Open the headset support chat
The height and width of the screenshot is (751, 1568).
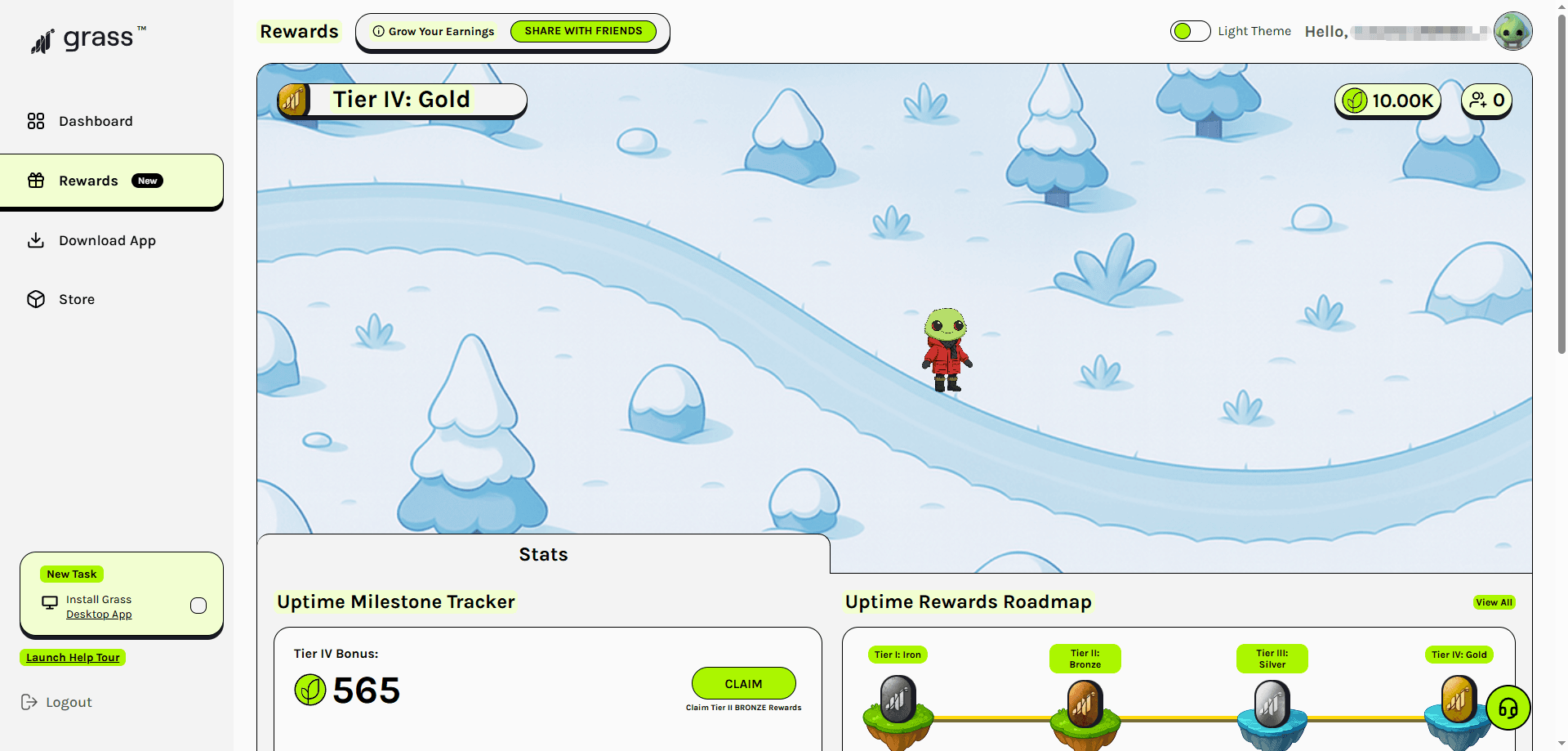point(1508,708)
